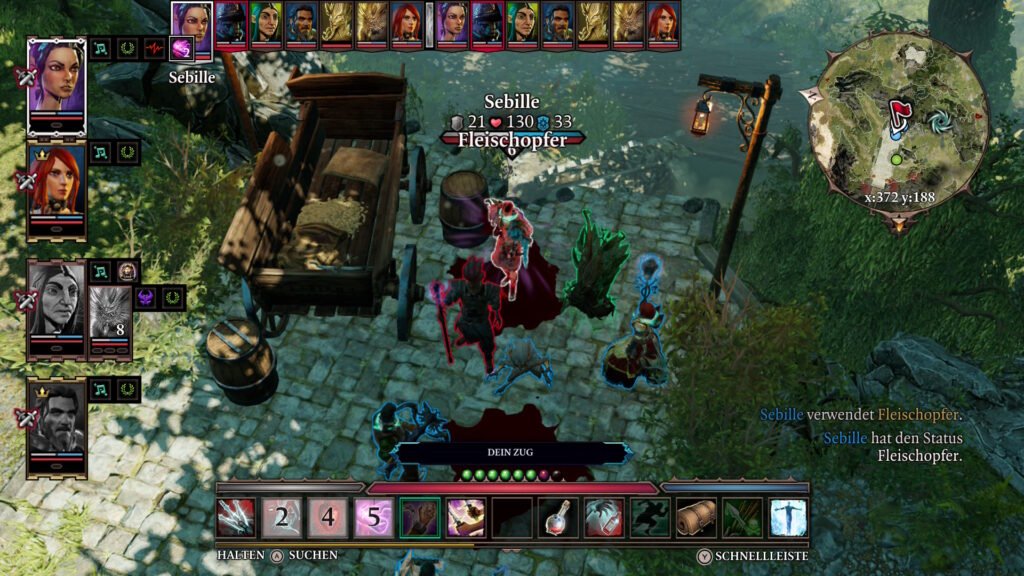Click the red heartbeat status icon
Screen dimensions: 1024x576
coord(154,48)
